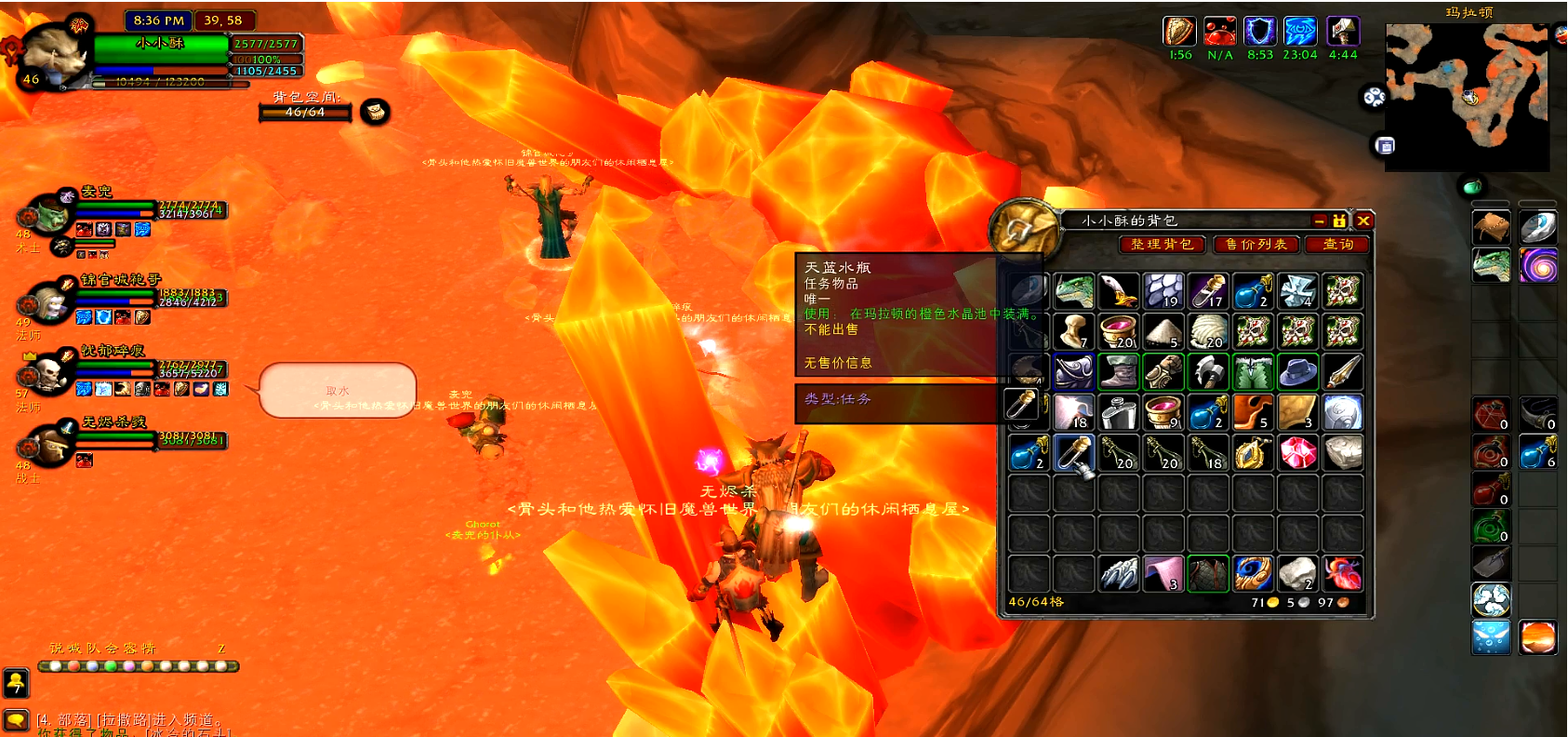Open the chat speech bubble button

tap(16, 719)
